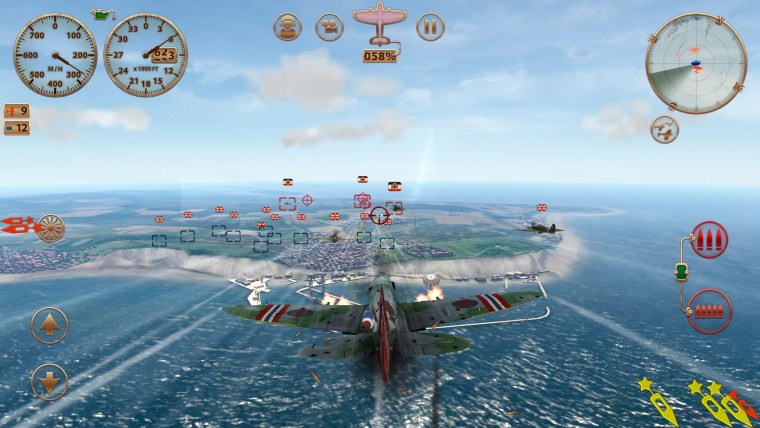Switch the camera view

(x=329, y=27)
